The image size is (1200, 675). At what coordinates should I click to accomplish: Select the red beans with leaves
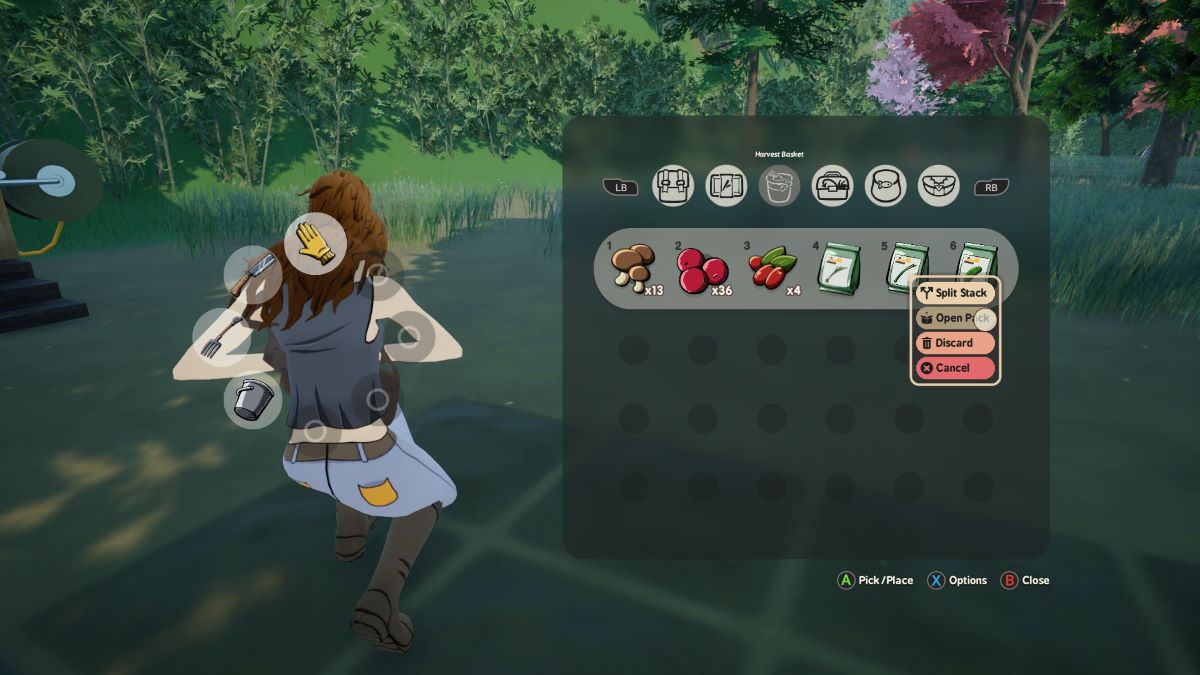(772, 270)
